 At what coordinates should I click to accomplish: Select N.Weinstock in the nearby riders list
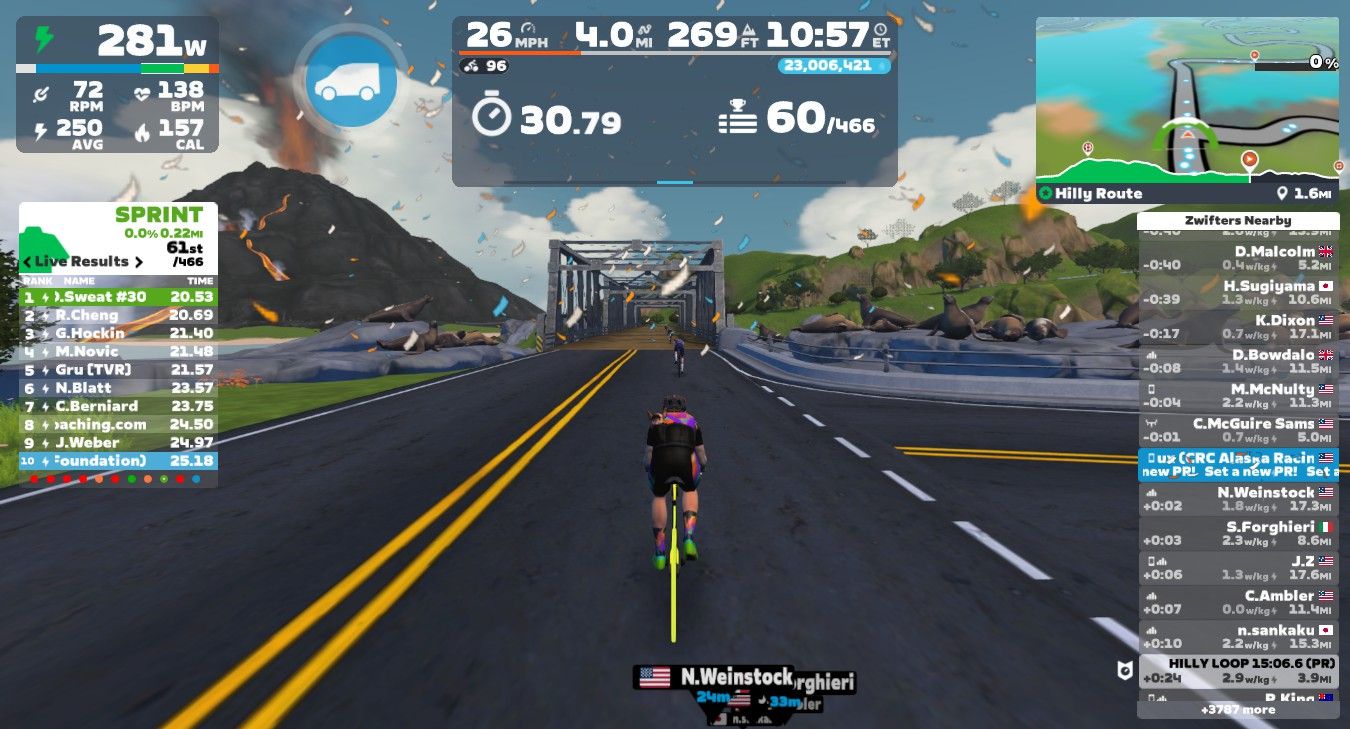[x=1238, y=499]
